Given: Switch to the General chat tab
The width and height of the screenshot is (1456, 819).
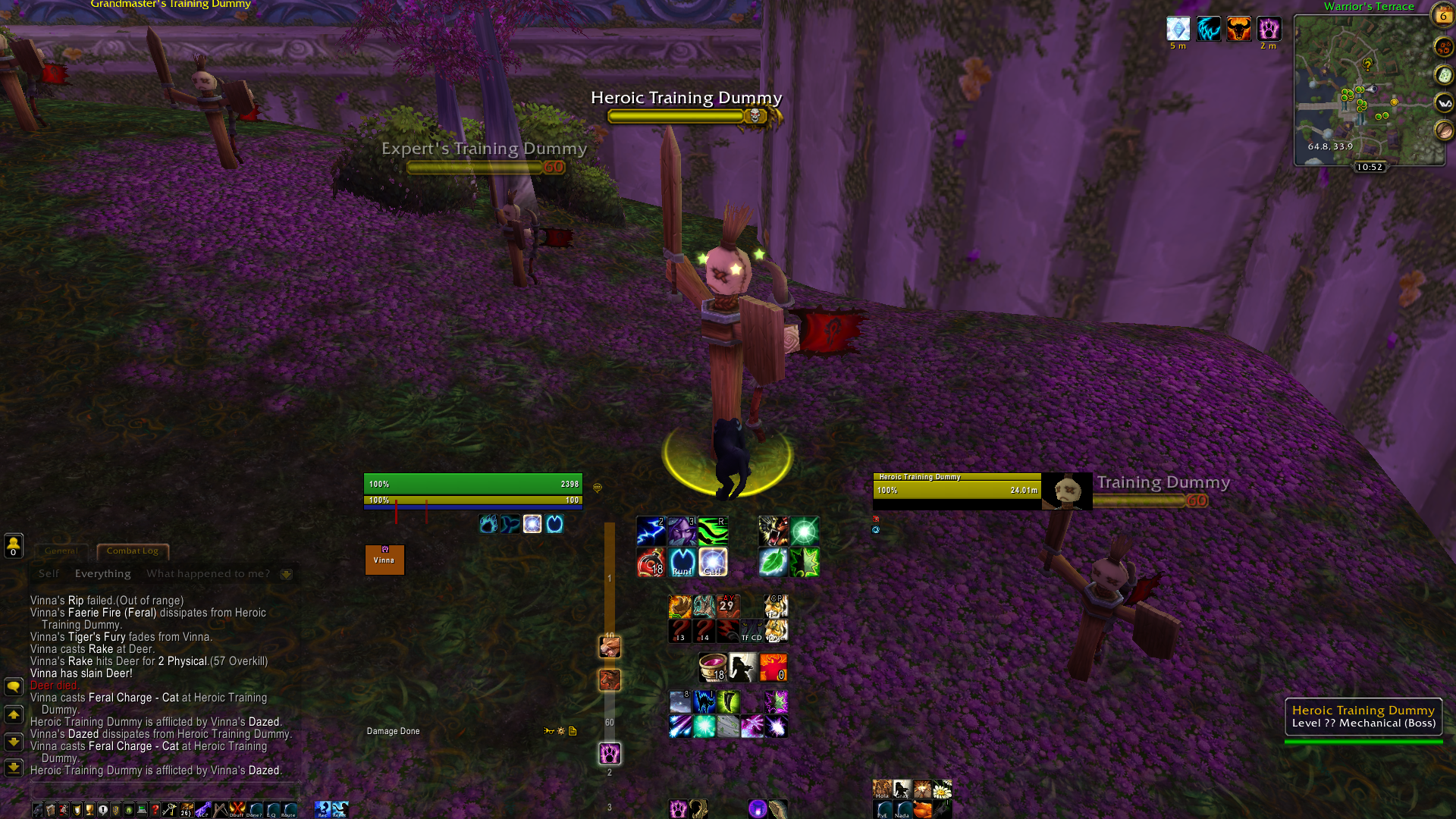Looking at the screenshot, I should 61,551.
